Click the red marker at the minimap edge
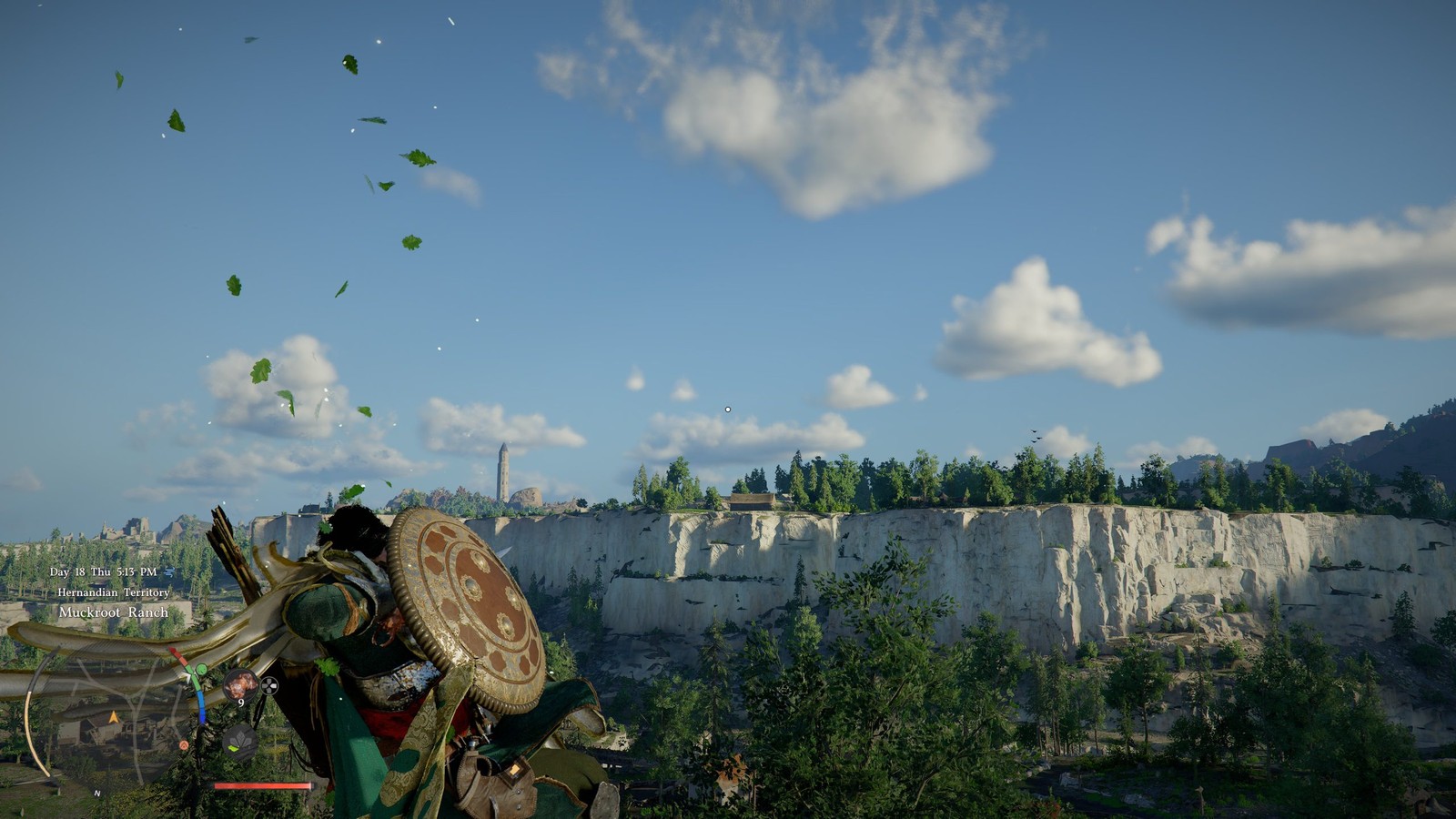 [173, 651]
